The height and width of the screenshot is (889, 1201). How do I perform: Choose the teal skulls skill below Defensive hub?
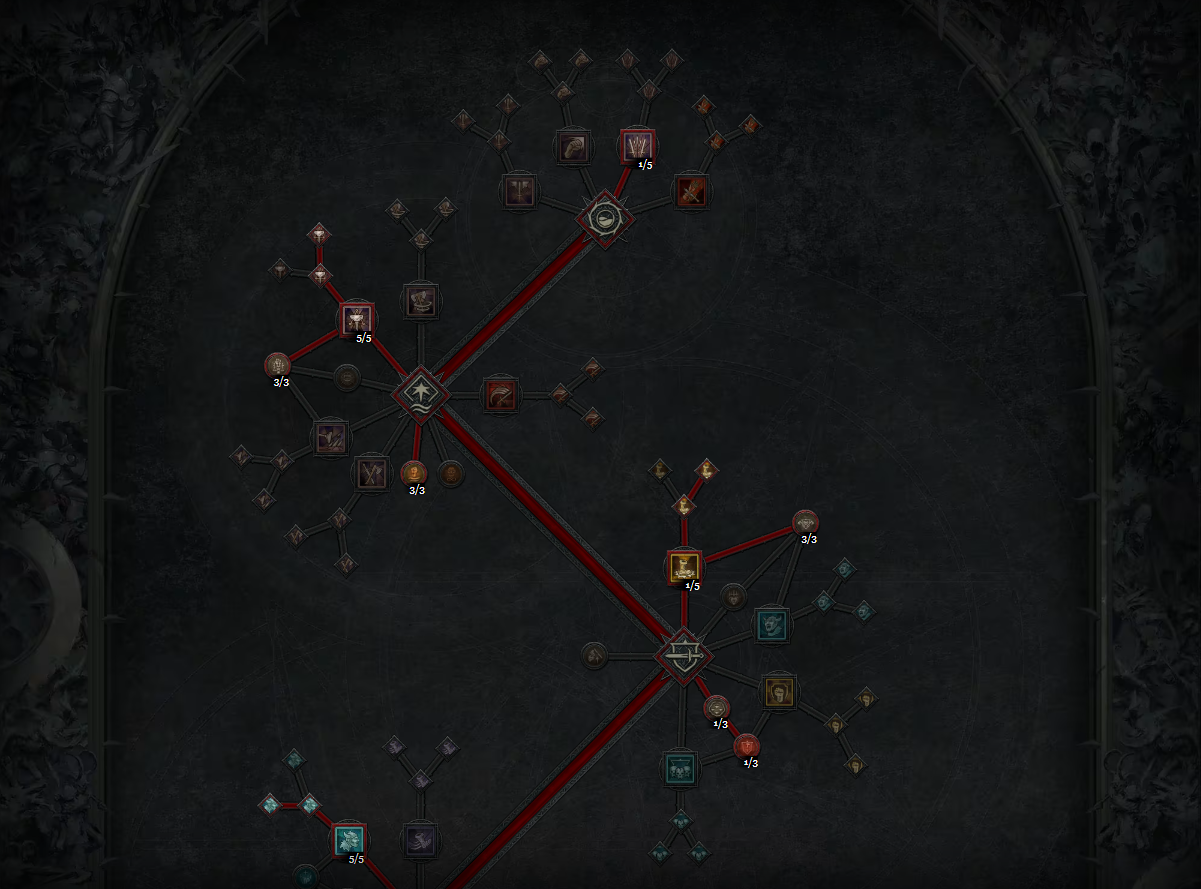[x=680, y=769]
